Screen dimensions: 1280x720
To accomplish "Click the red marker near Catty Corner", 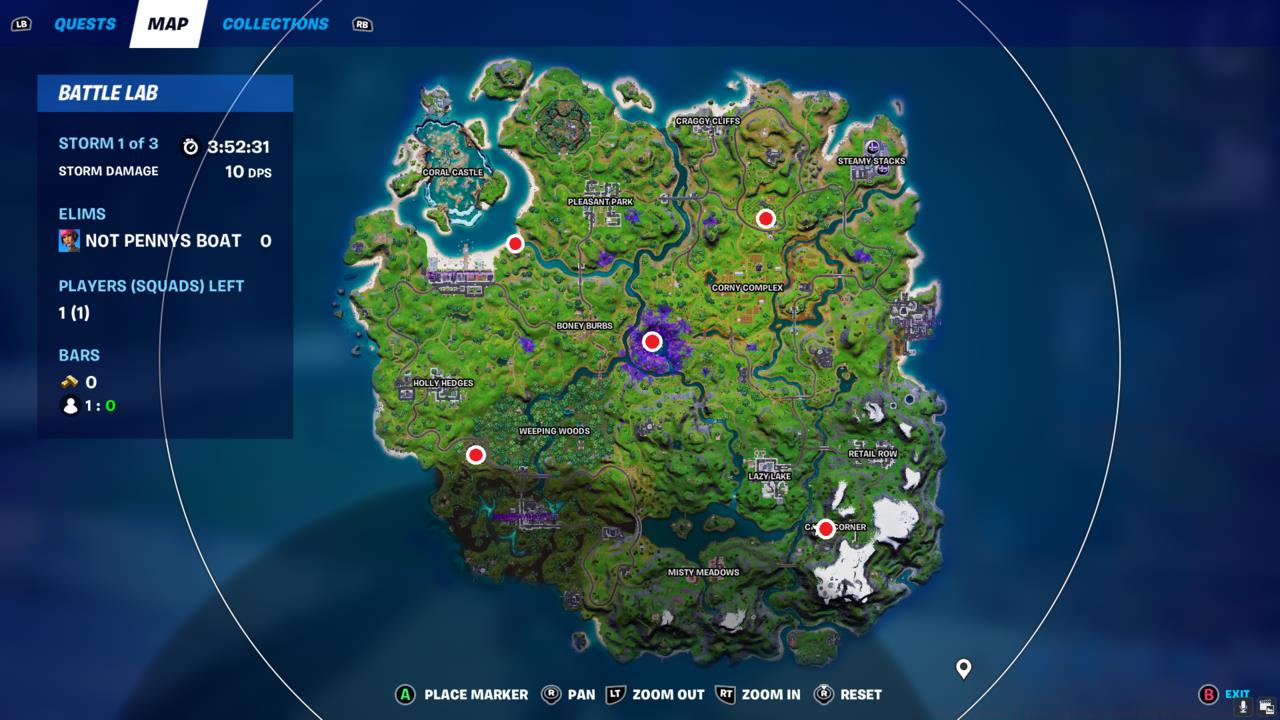I will (x=825, y=527).
